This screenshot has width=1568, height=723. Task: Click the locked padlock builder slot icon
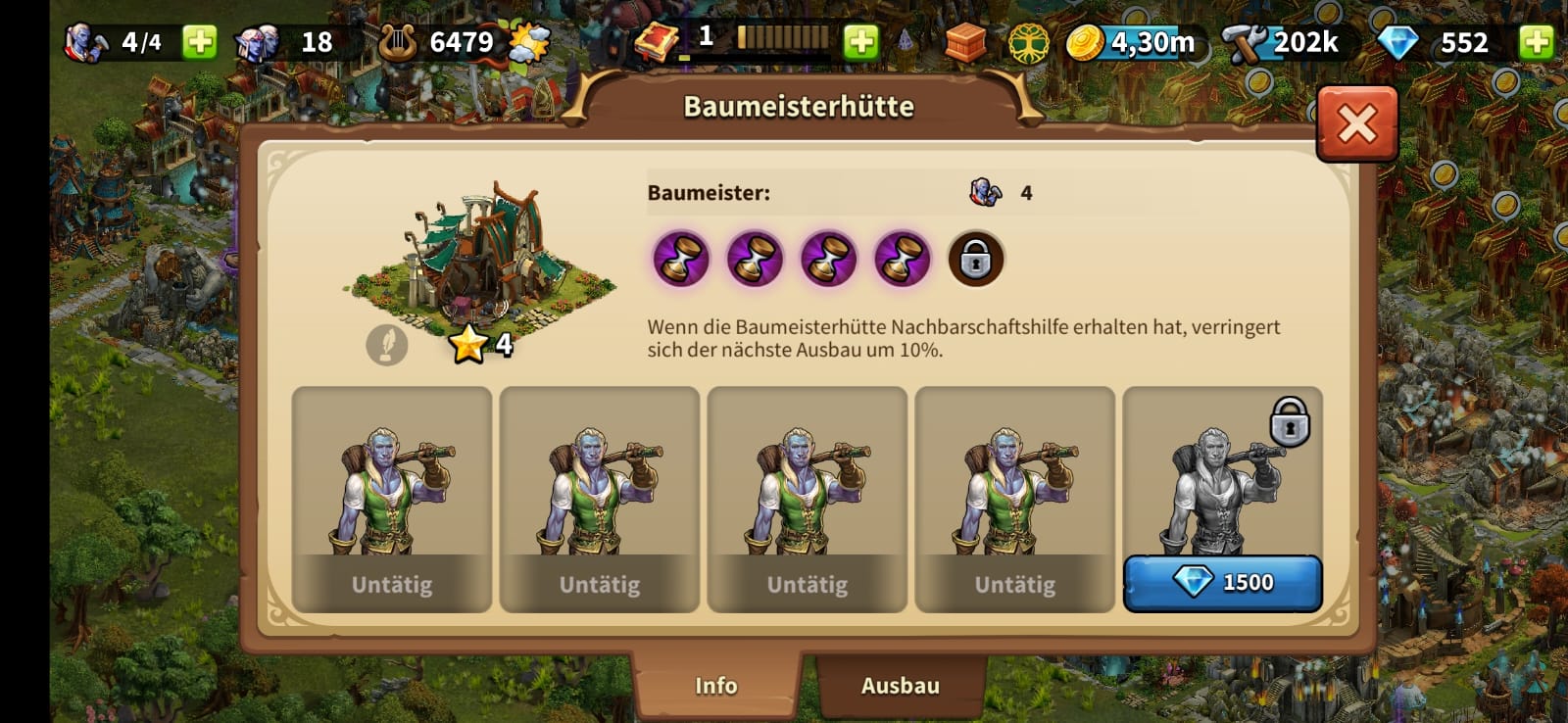pos(975,260)
